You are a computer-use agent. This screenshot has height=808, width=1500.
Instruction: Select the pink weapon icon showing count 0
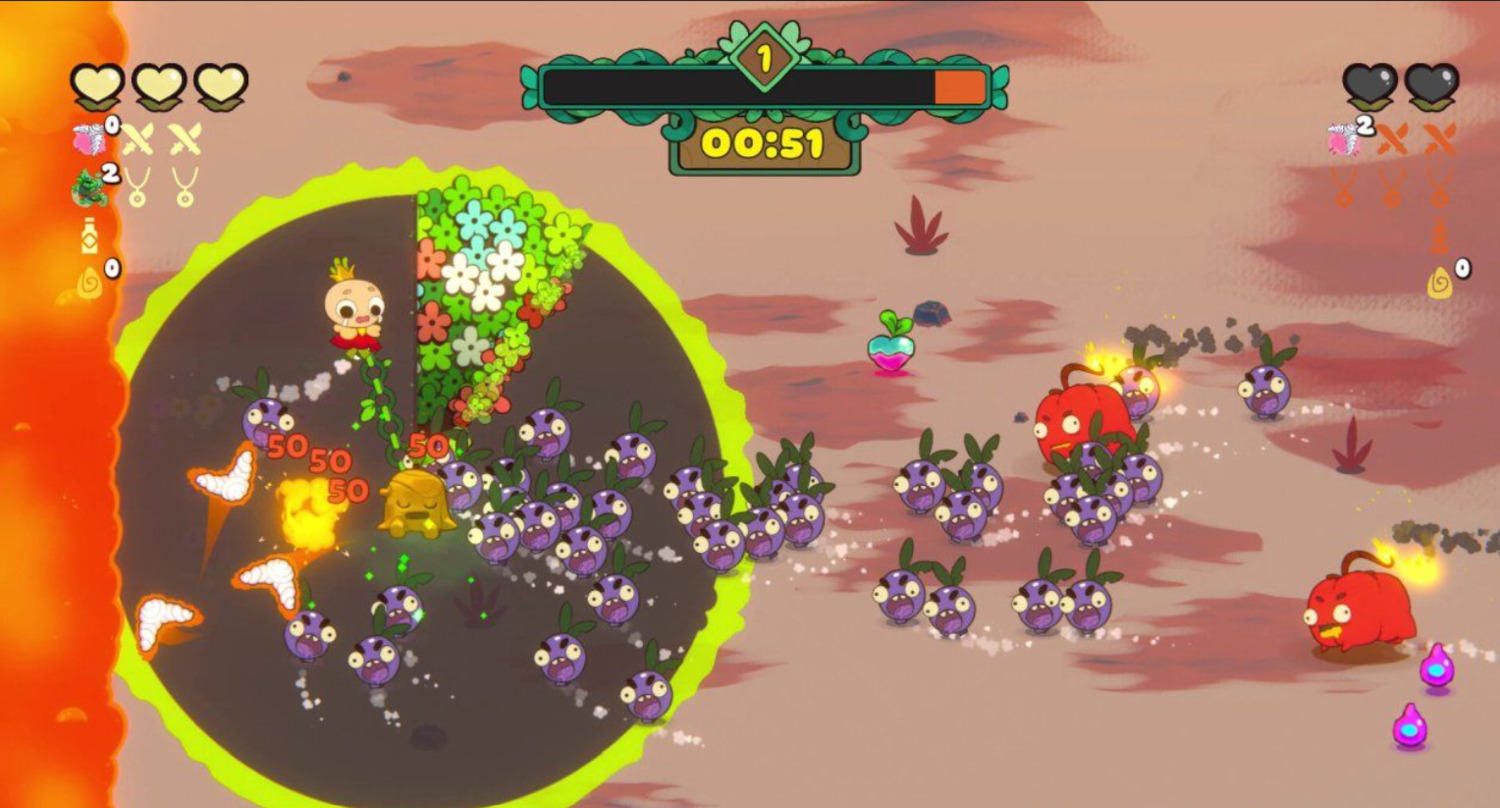[x=90, y=139]
